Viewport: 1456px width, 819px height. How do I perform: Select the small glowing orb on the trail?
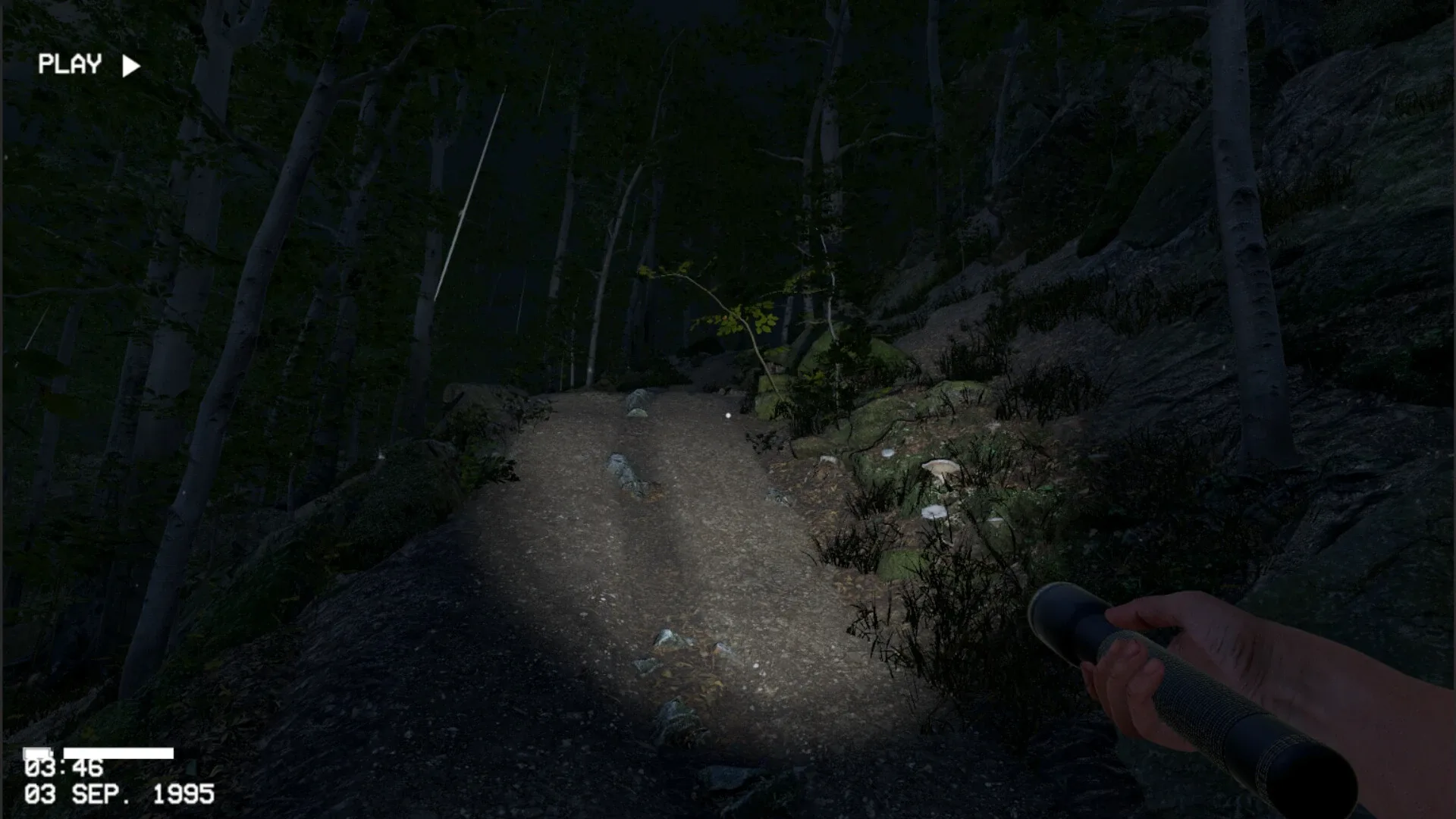(x=727, y=416)
